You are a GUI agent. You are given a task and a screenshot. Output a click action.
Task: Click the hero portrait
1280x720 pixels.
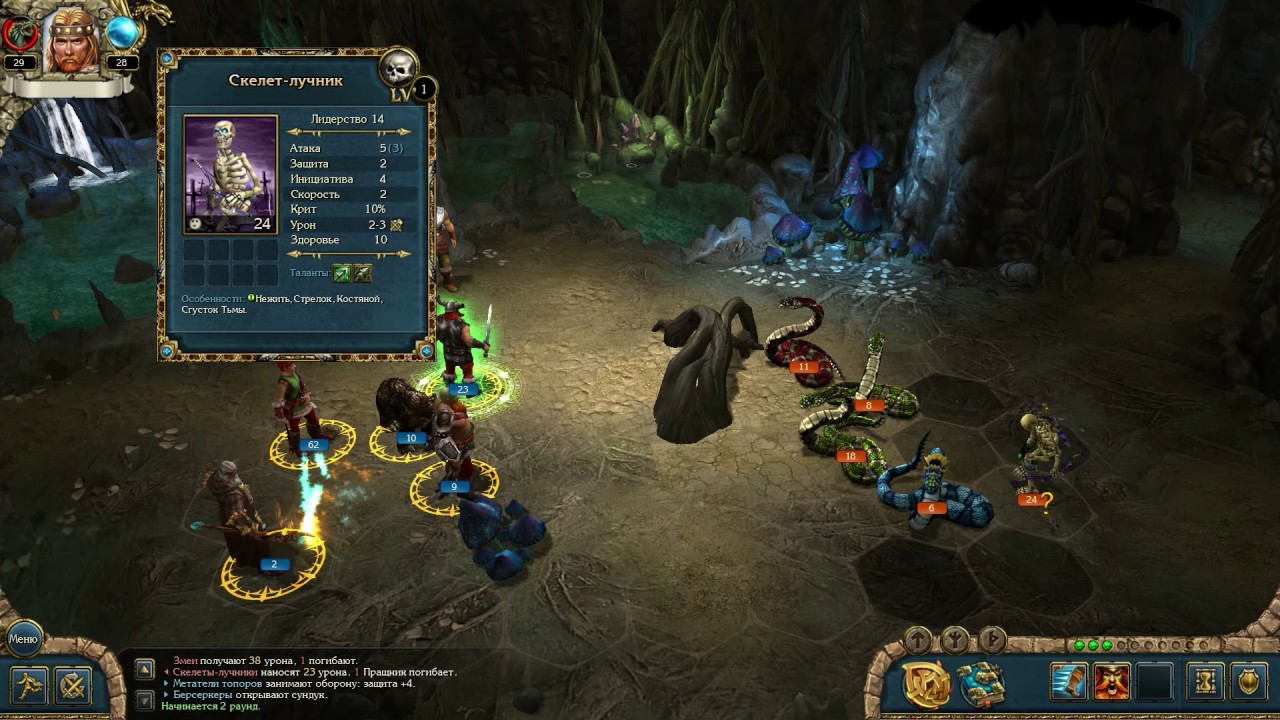(x=71, y=42)
